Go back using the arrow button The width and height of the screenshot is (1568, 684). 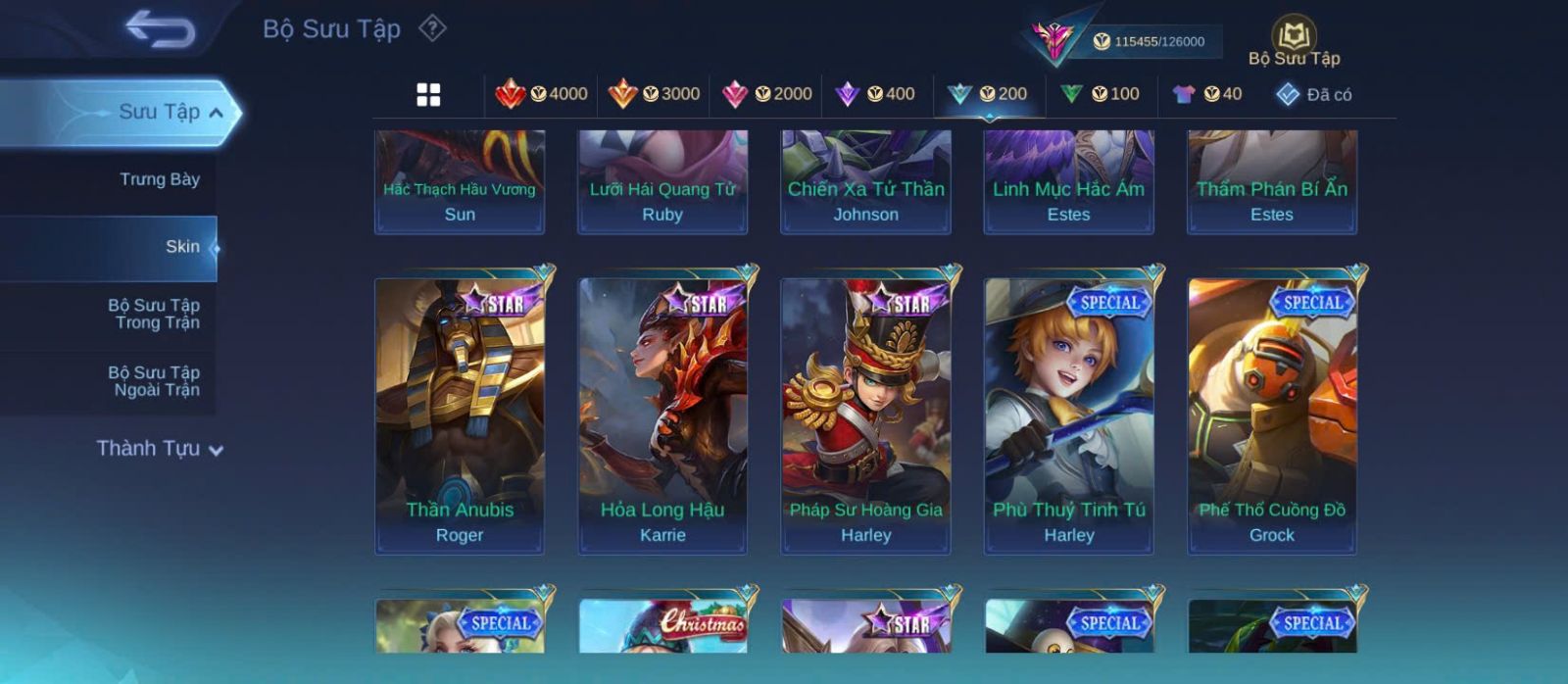pyautogui.click(x=160, y=28)
